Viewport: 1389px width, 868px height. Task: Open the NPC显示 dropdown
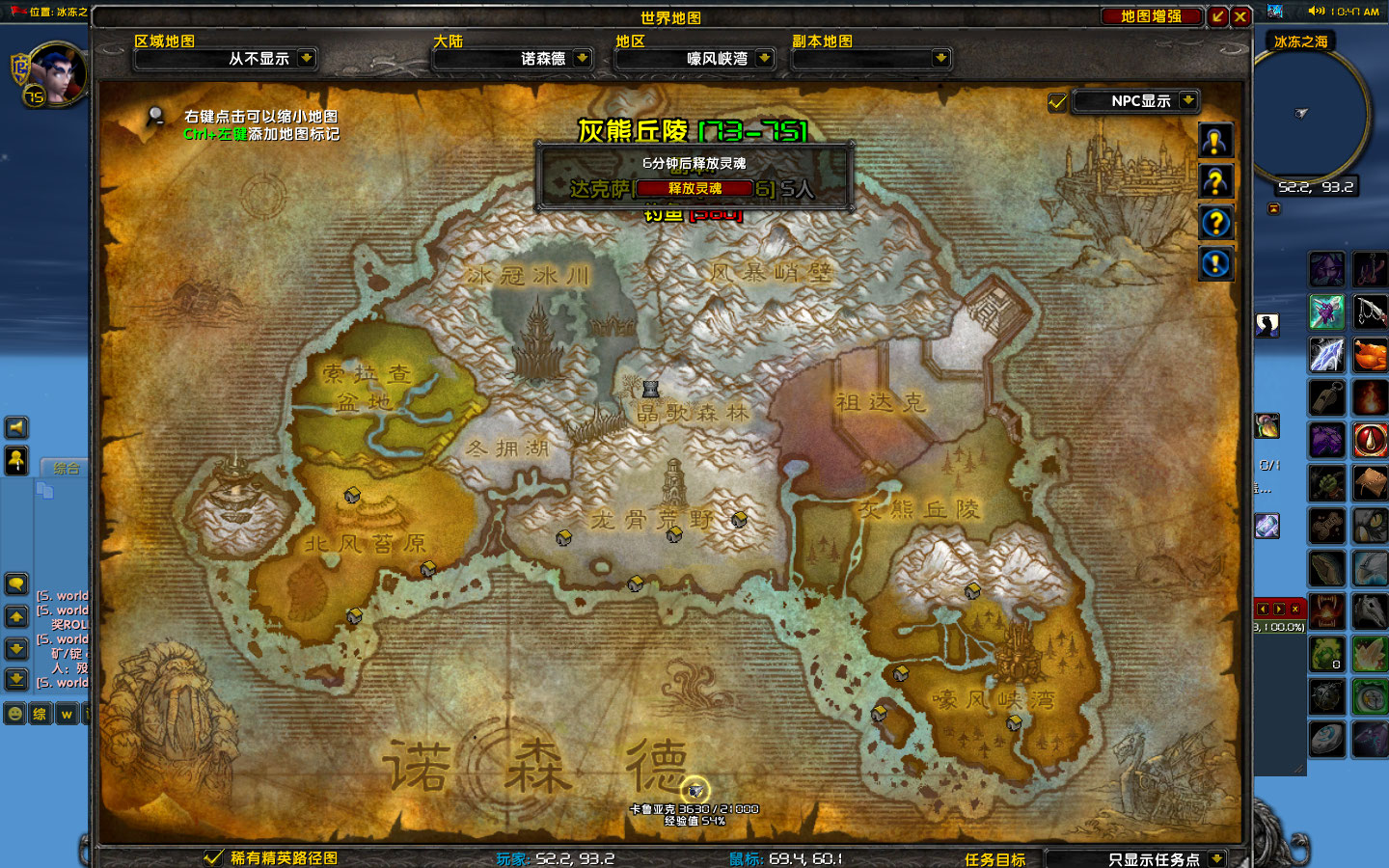click(x=1188, y=100)
